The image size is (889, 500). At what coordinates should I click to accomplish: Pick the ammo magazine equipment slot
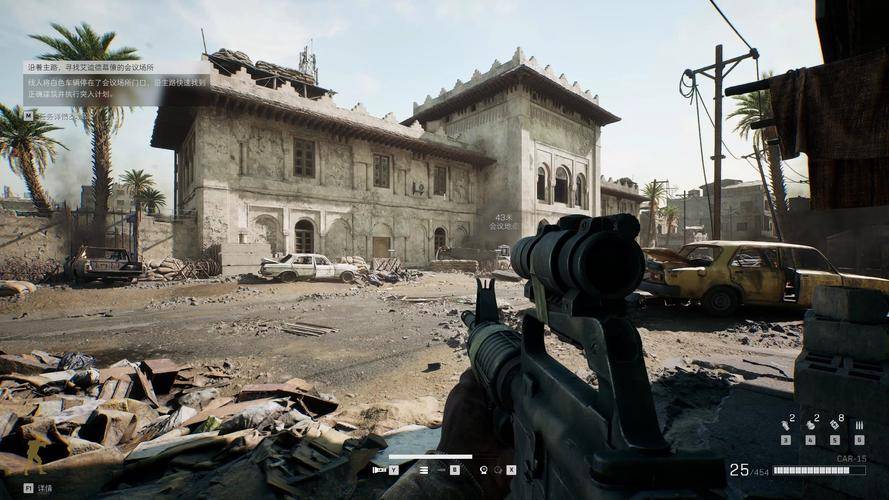click(x=859, y=425)
